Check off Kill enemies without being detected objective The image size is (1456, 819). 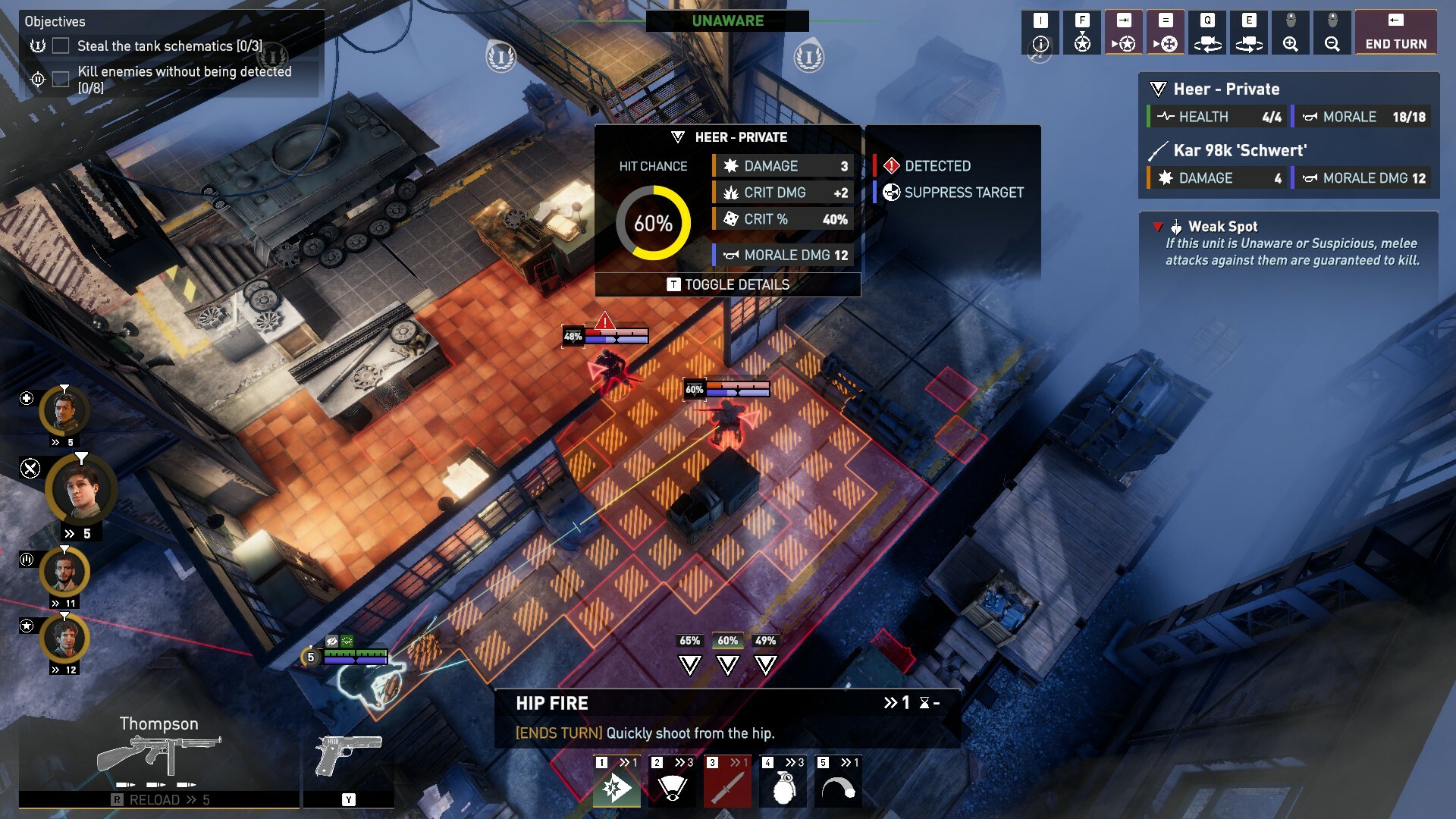point(59,77)
